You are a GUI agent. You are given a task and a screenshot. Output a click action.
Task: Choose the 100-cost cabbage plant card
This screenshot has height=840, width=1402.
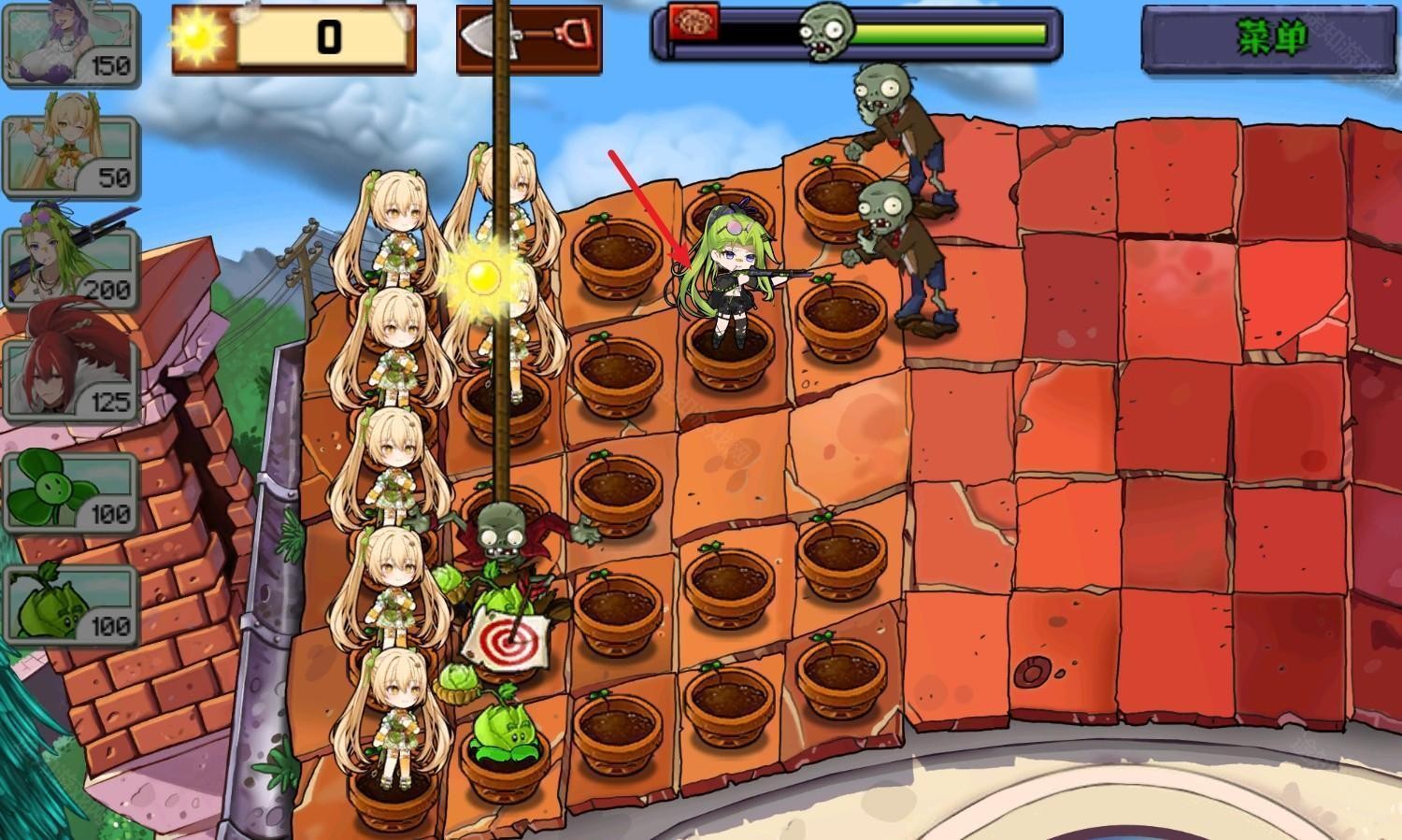(70, 603)
